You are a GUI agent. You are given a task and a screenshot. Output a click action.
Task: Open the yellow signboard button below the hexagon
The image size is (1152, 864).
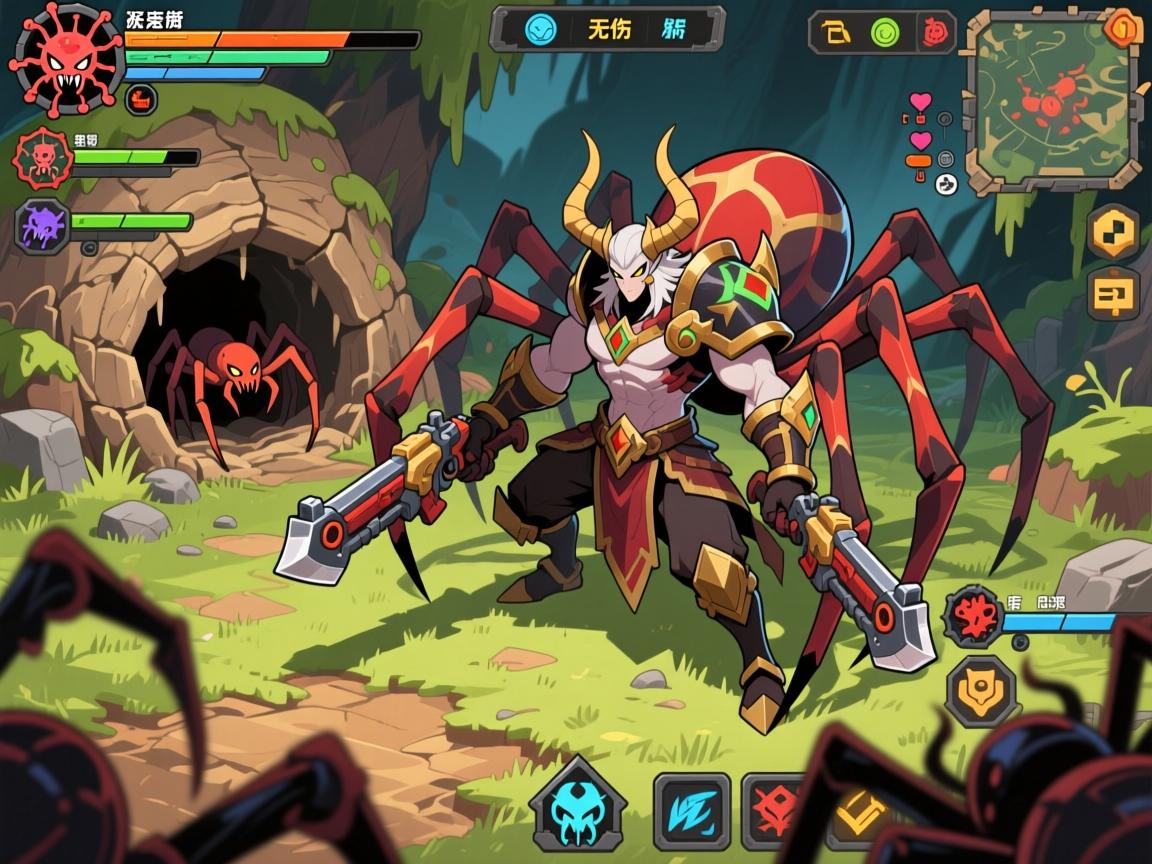1113,295
